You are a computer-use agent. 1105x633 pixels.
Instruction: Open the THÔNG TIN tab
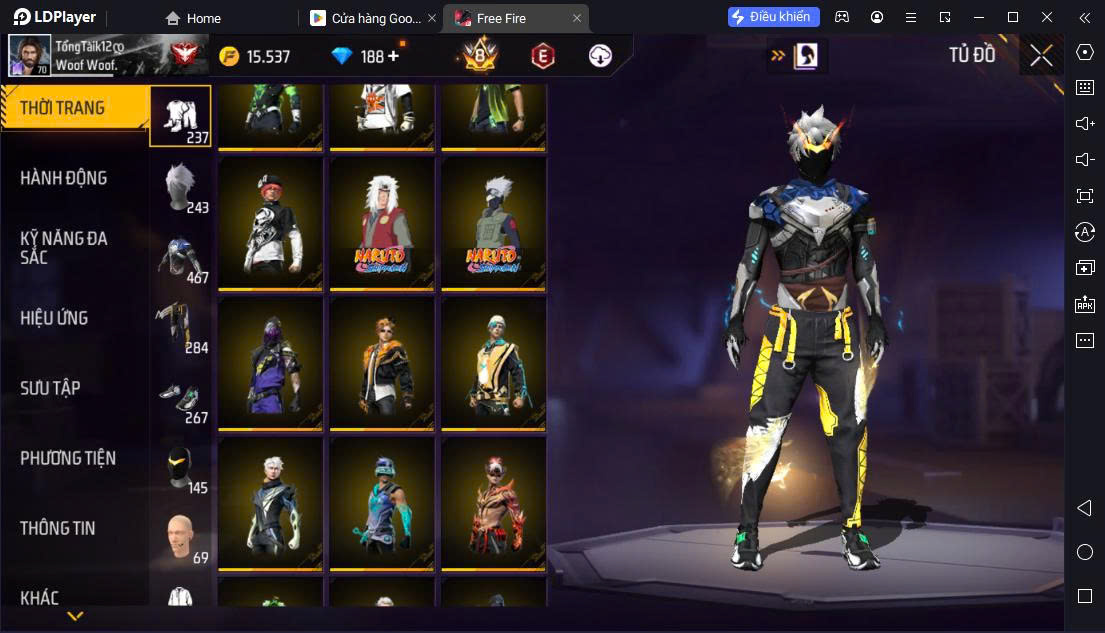click(x=58, y=528)
